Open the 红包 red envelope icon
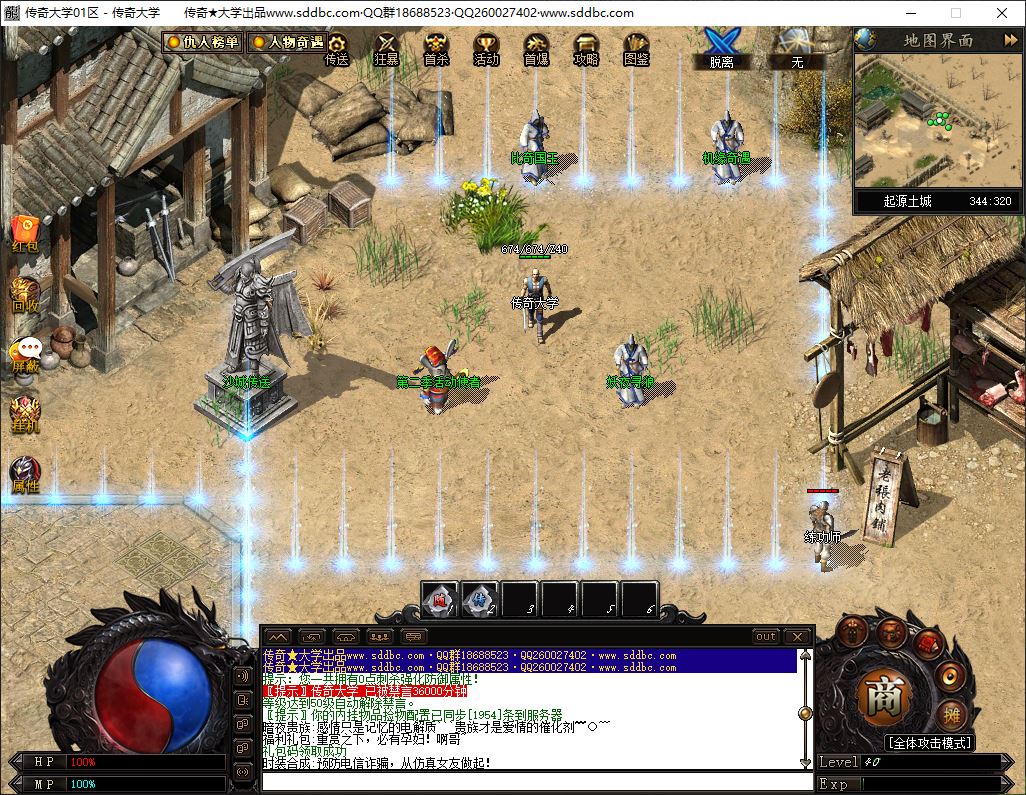This screenshot has width=1026, height=795. (25, 232)
